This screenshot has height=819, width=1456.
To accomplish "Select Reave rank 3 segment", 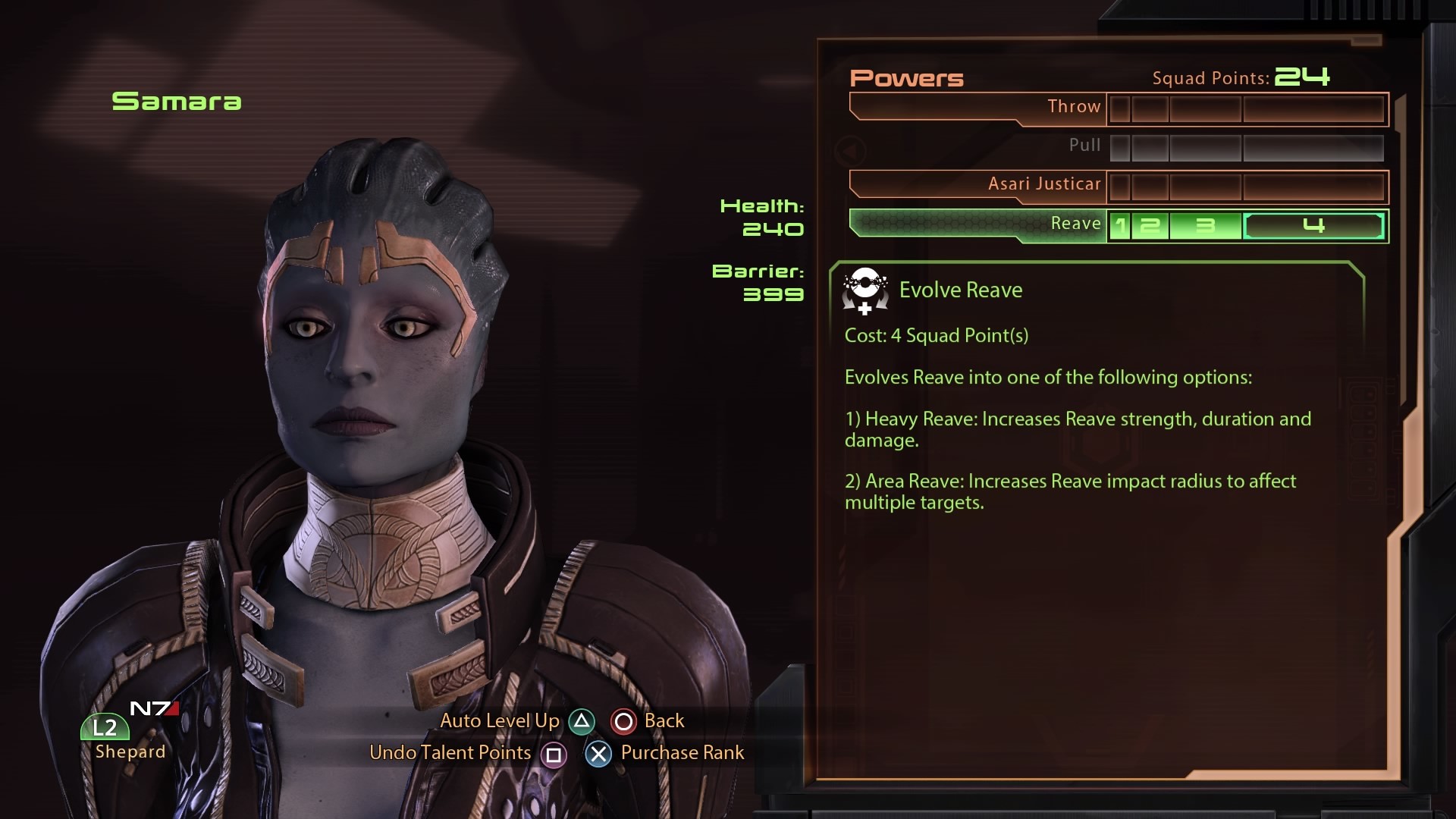I will click(x=1206, y=224).
